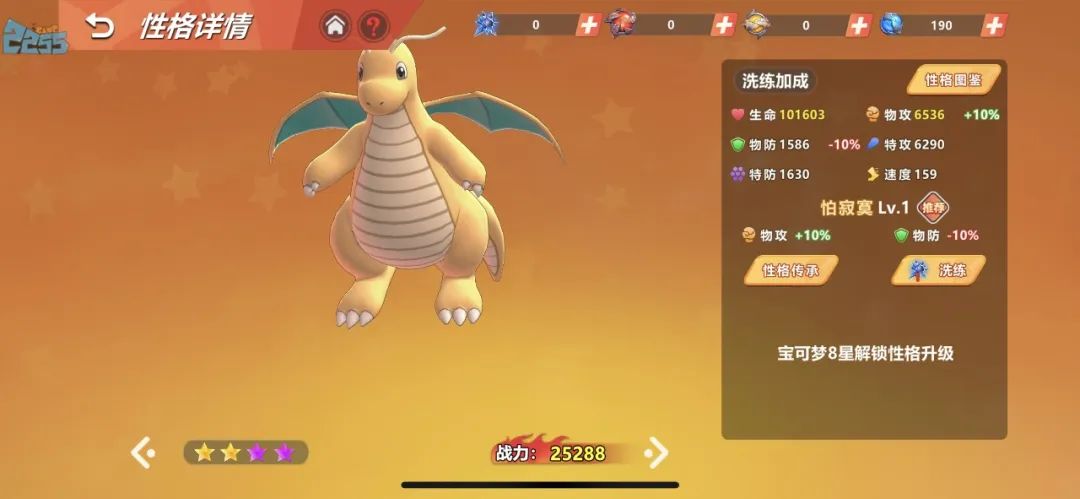Tap the plus beside the red orb currency
Image resolution: width=1080 pixels, height=499 pixels.
[x=723, y=25]
